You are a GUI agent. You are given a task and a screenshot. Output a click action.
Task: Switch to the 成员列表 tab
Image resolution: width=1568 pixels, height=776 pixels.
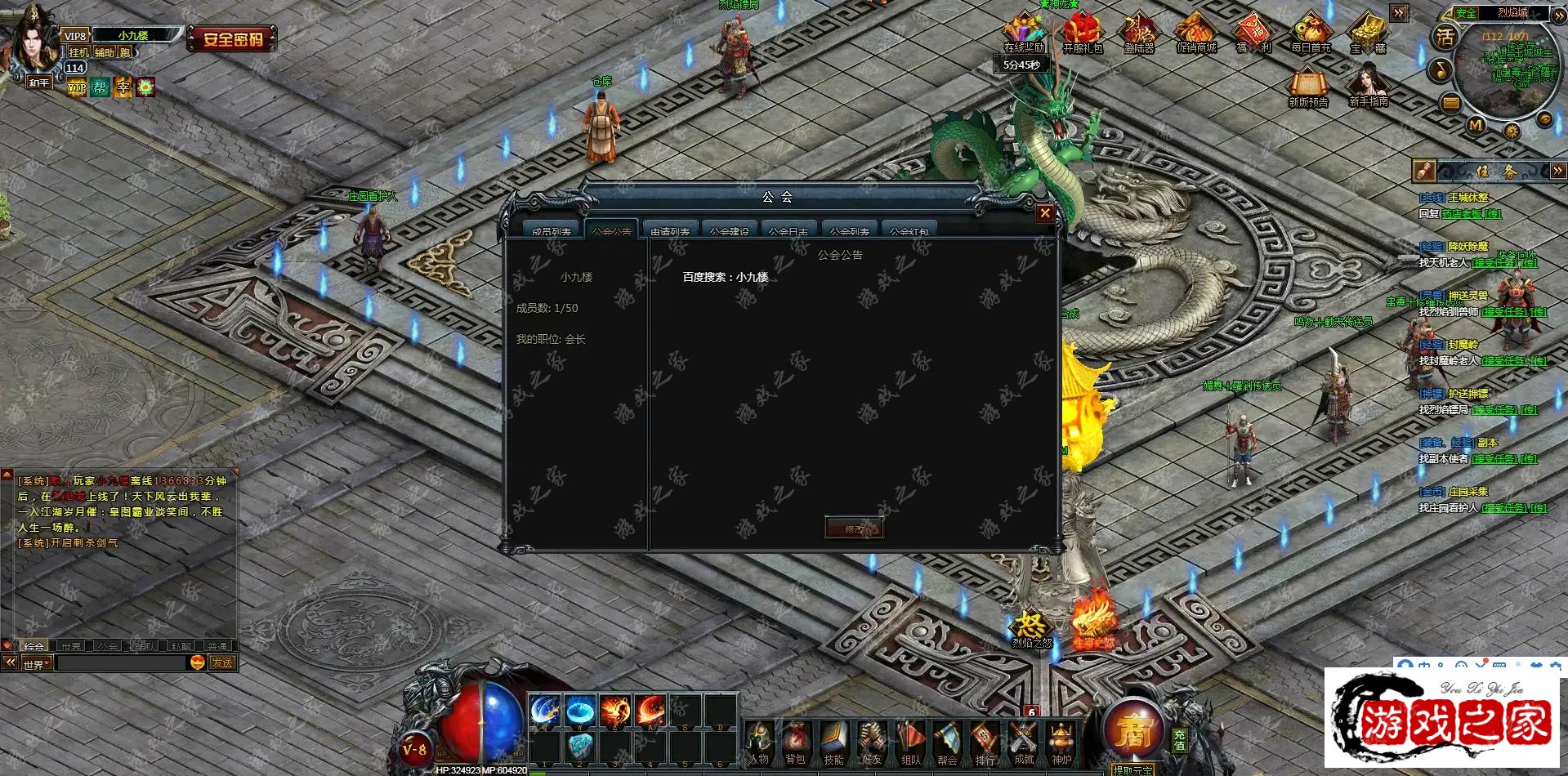coord(552,230)
